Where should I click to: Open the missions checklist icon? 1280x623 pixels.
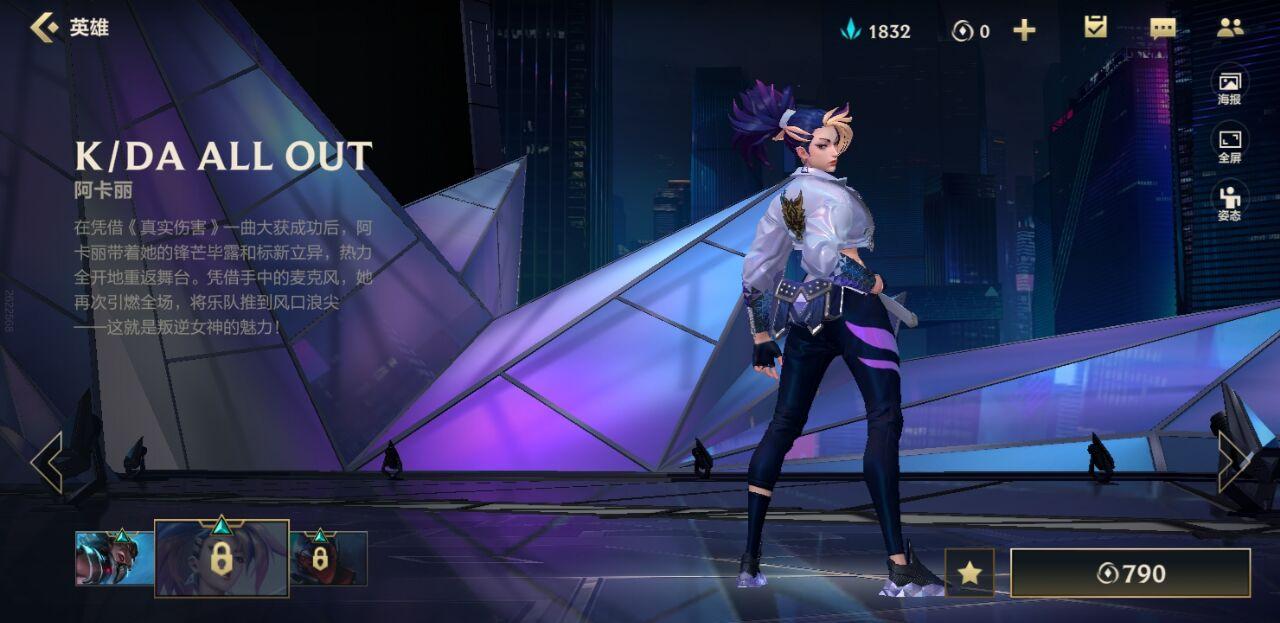point(1096,28)
